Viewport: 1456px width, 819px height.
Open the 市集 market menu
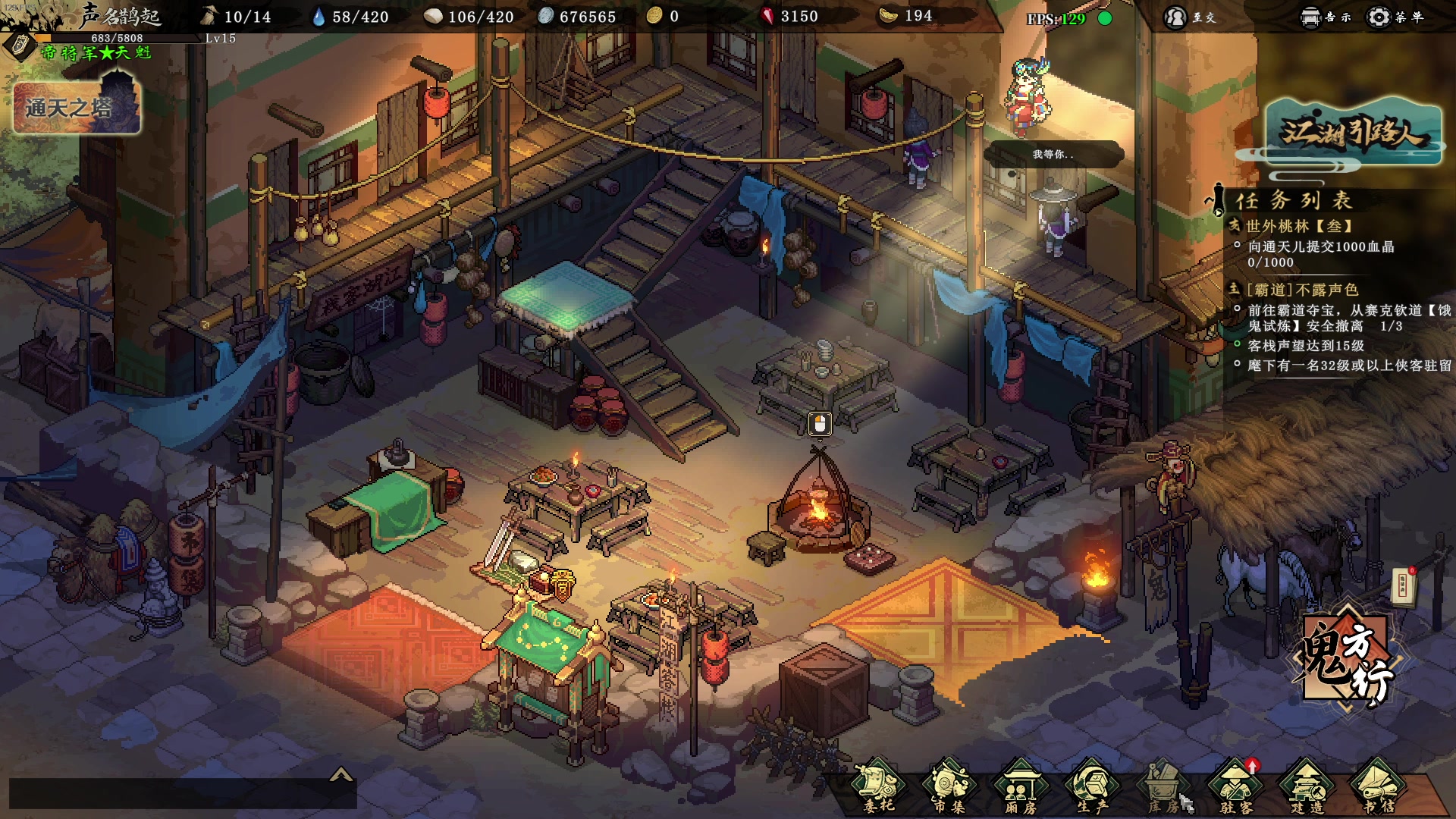[949, 787]
